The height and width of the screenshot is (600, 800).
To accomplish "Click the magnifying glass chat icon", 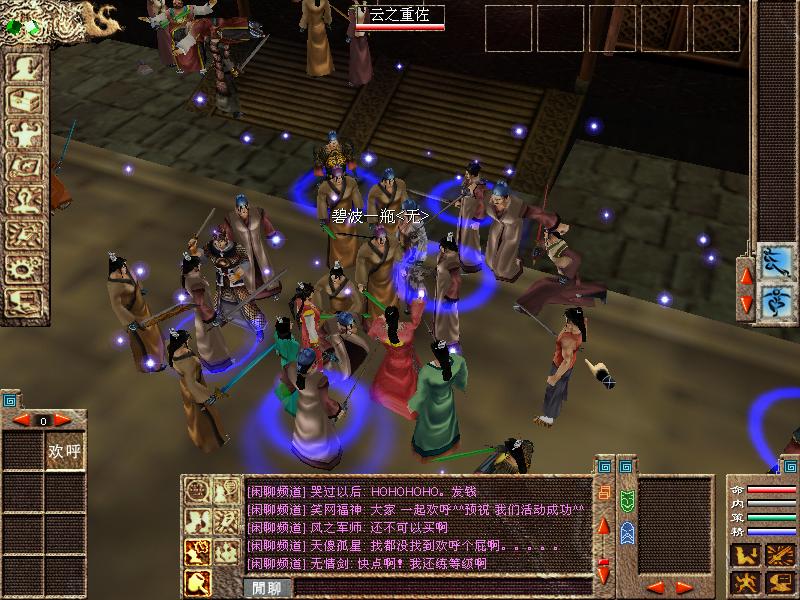I will point(197,580).
